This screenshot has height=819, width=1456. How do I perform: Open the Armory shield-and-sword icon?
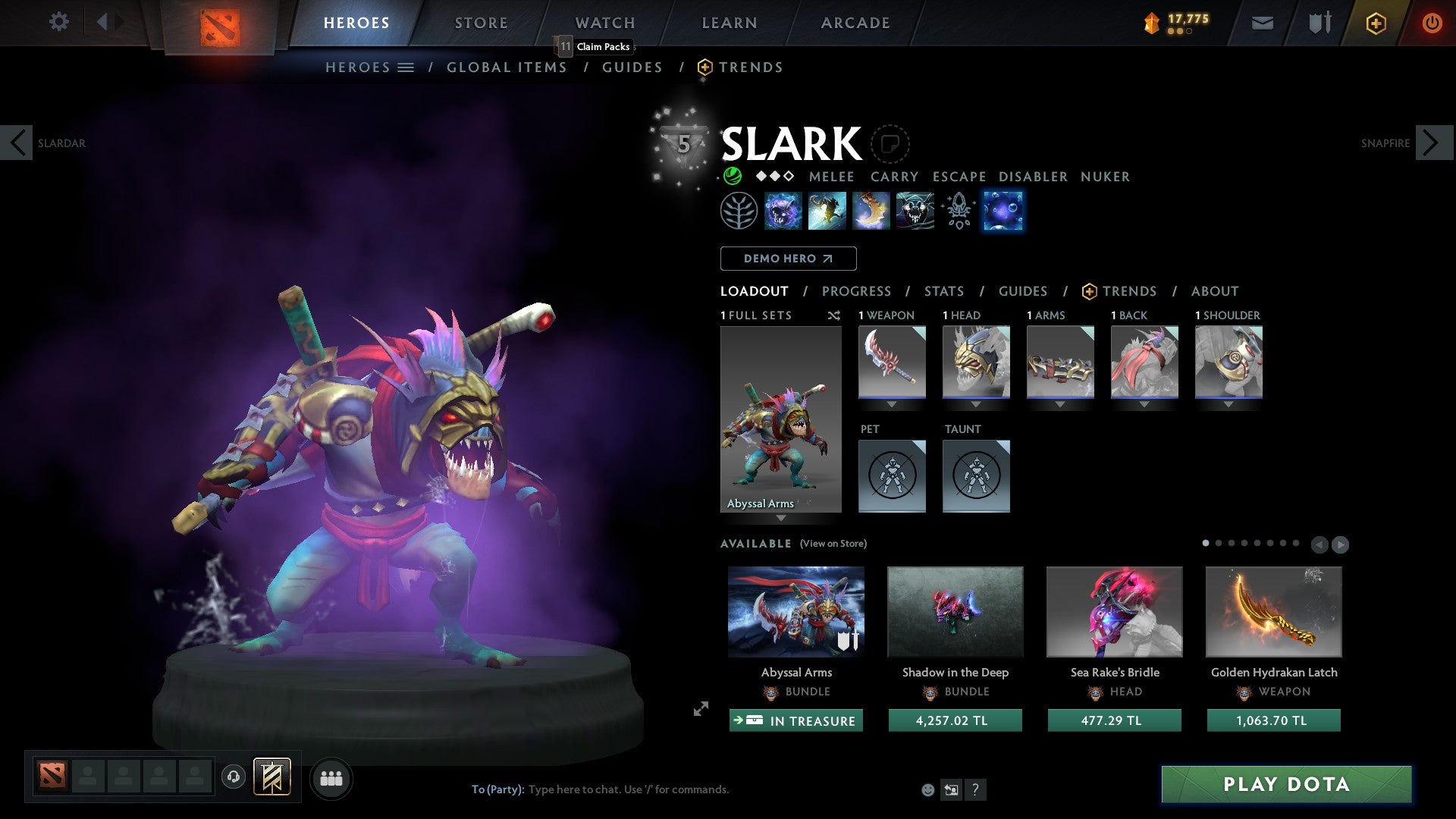tap(1319, 23)
